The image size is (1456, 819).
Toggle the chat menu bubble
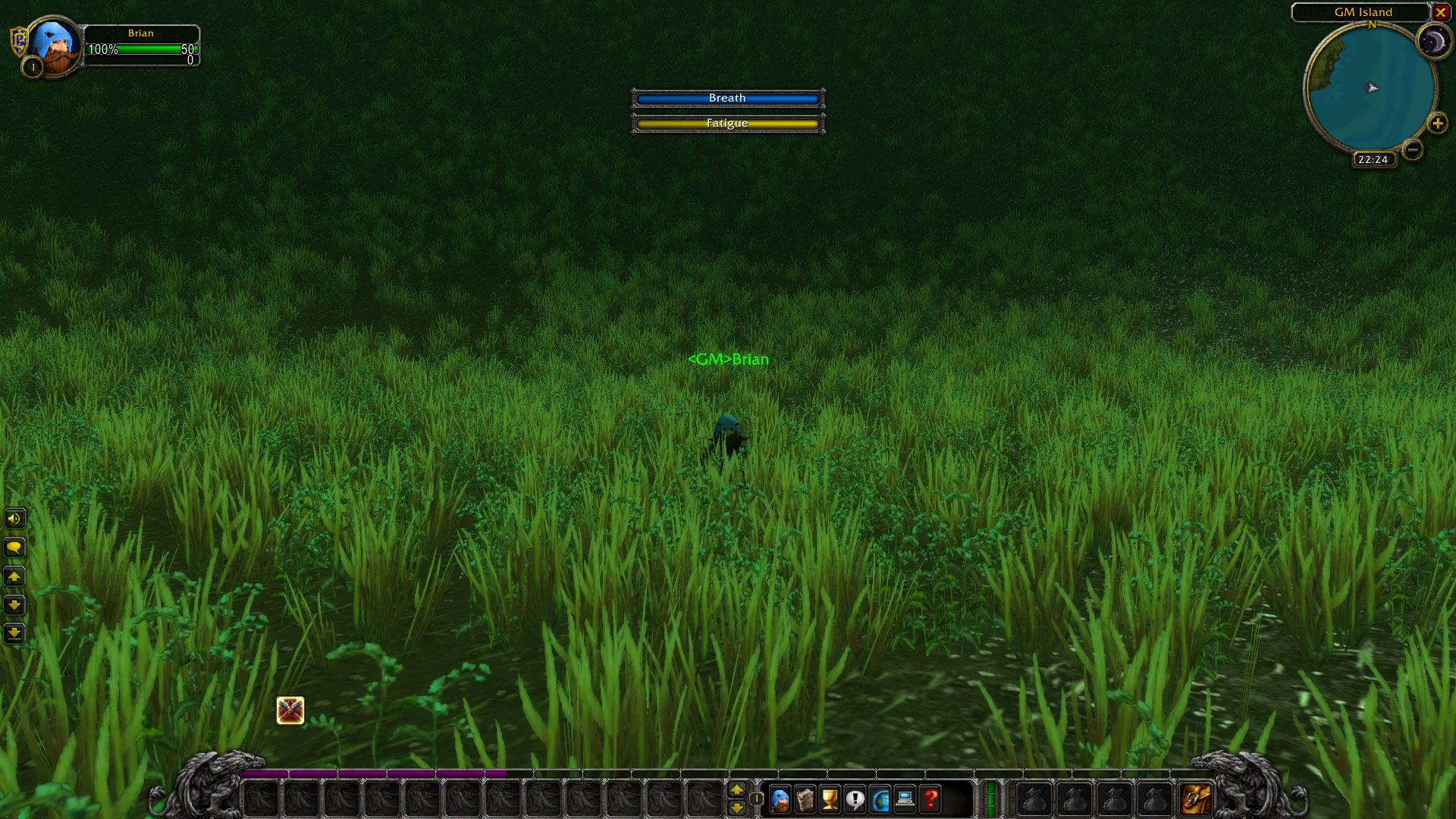pos(14,547)
